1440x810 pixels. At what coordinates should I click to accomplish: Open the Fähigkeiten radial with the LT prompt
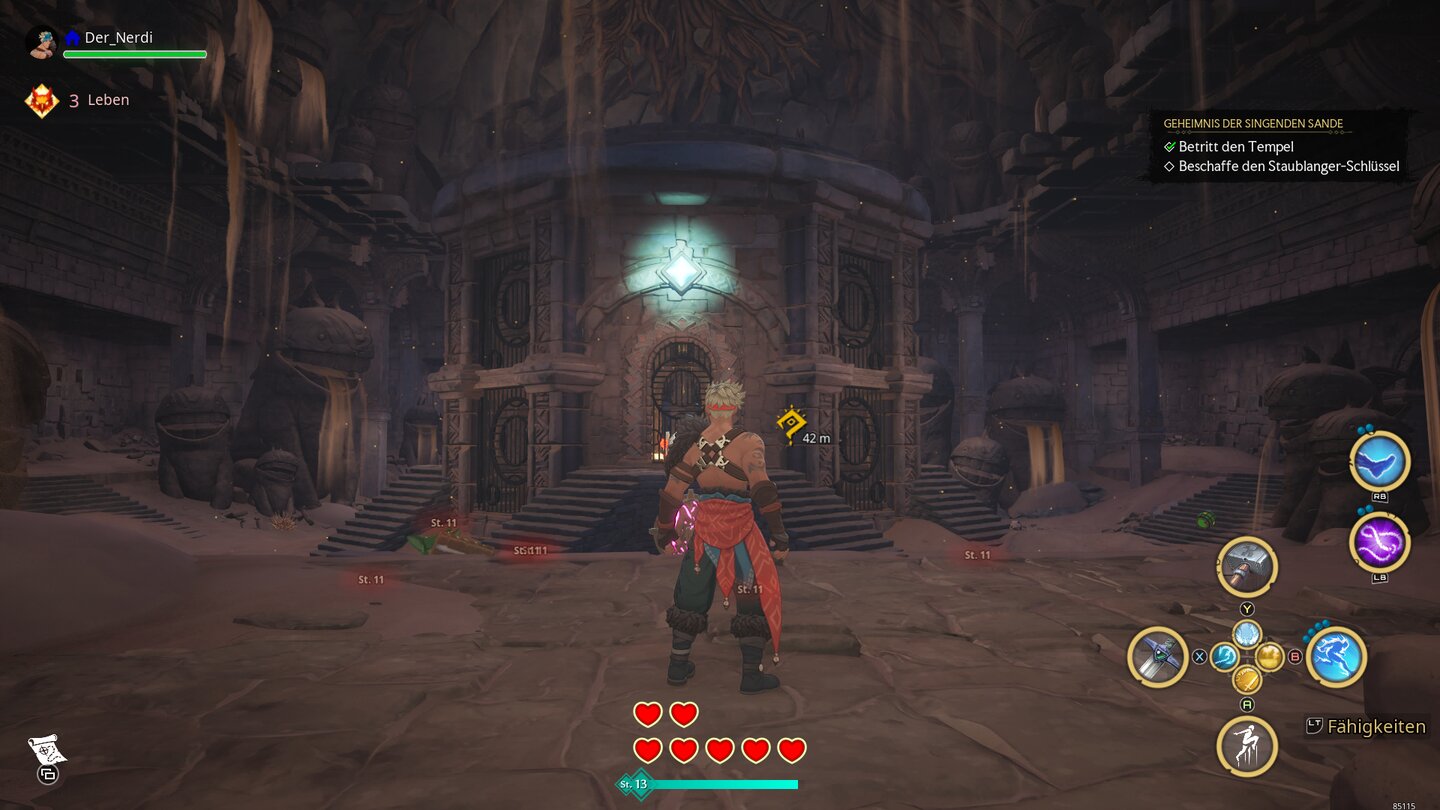coord(1313,727)
